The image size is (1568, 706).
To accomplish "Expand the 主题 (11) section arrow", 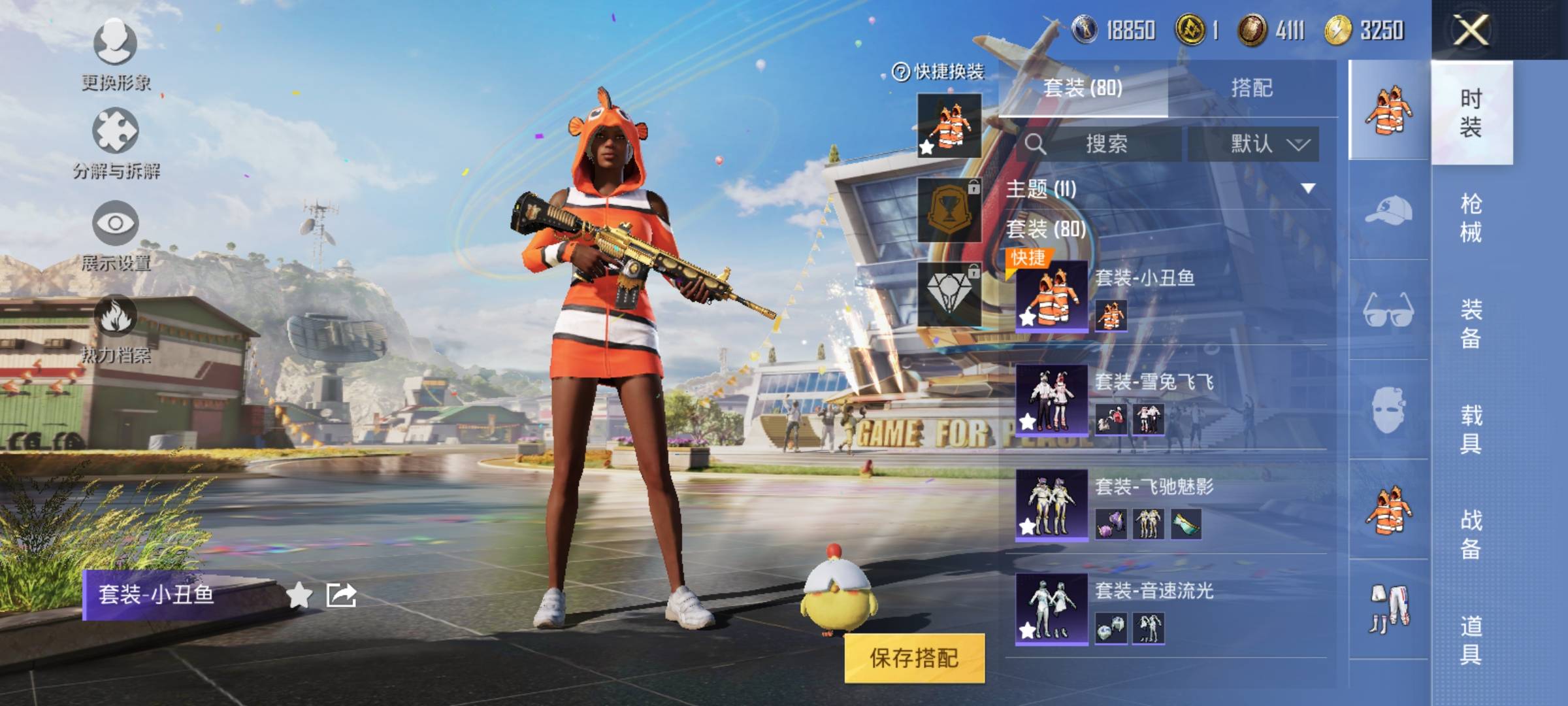I will pos(1308,189).
